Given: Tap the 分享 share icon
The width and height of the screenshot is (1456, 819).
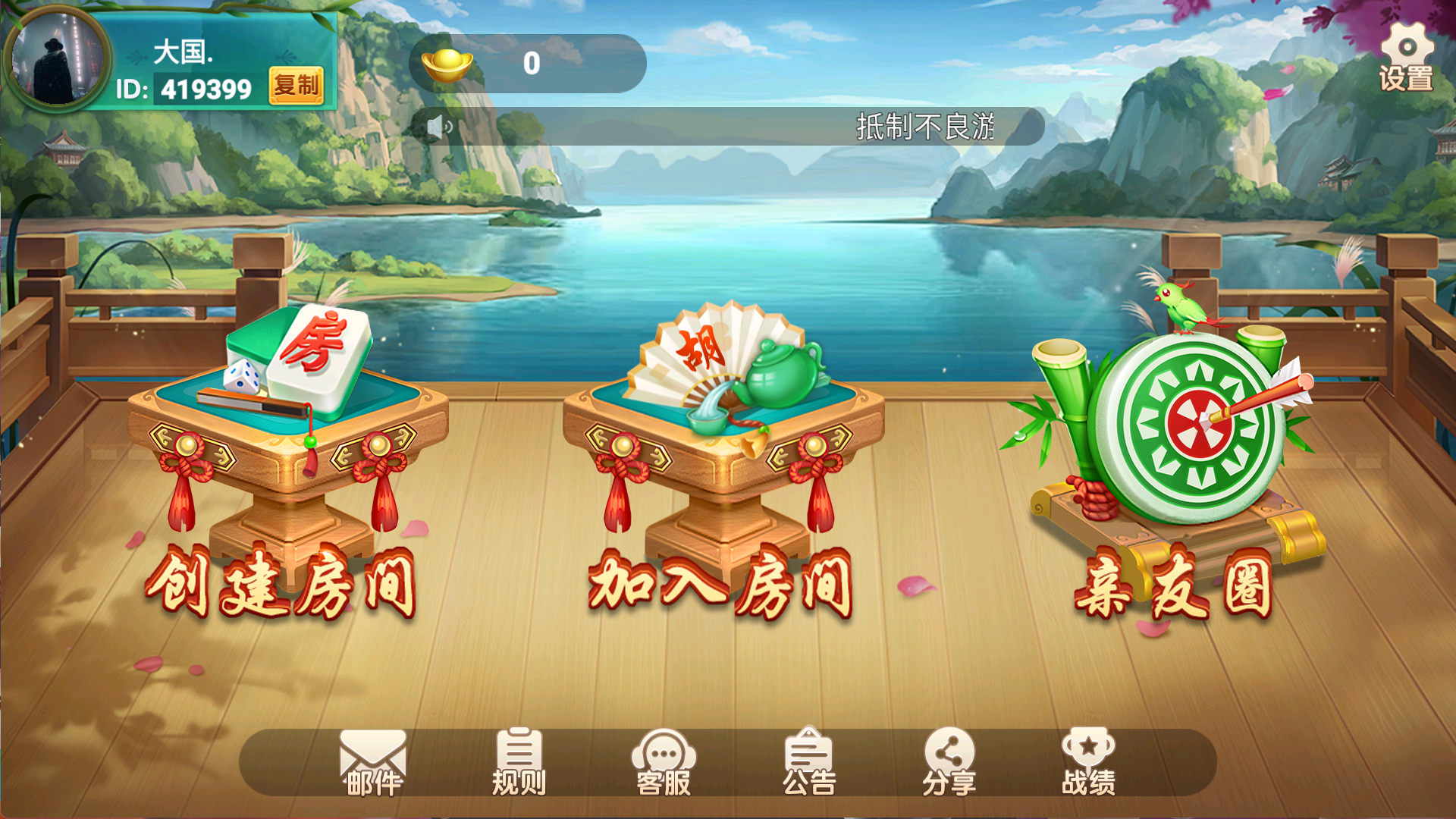Looking at the screenshot, I should 949,763.
